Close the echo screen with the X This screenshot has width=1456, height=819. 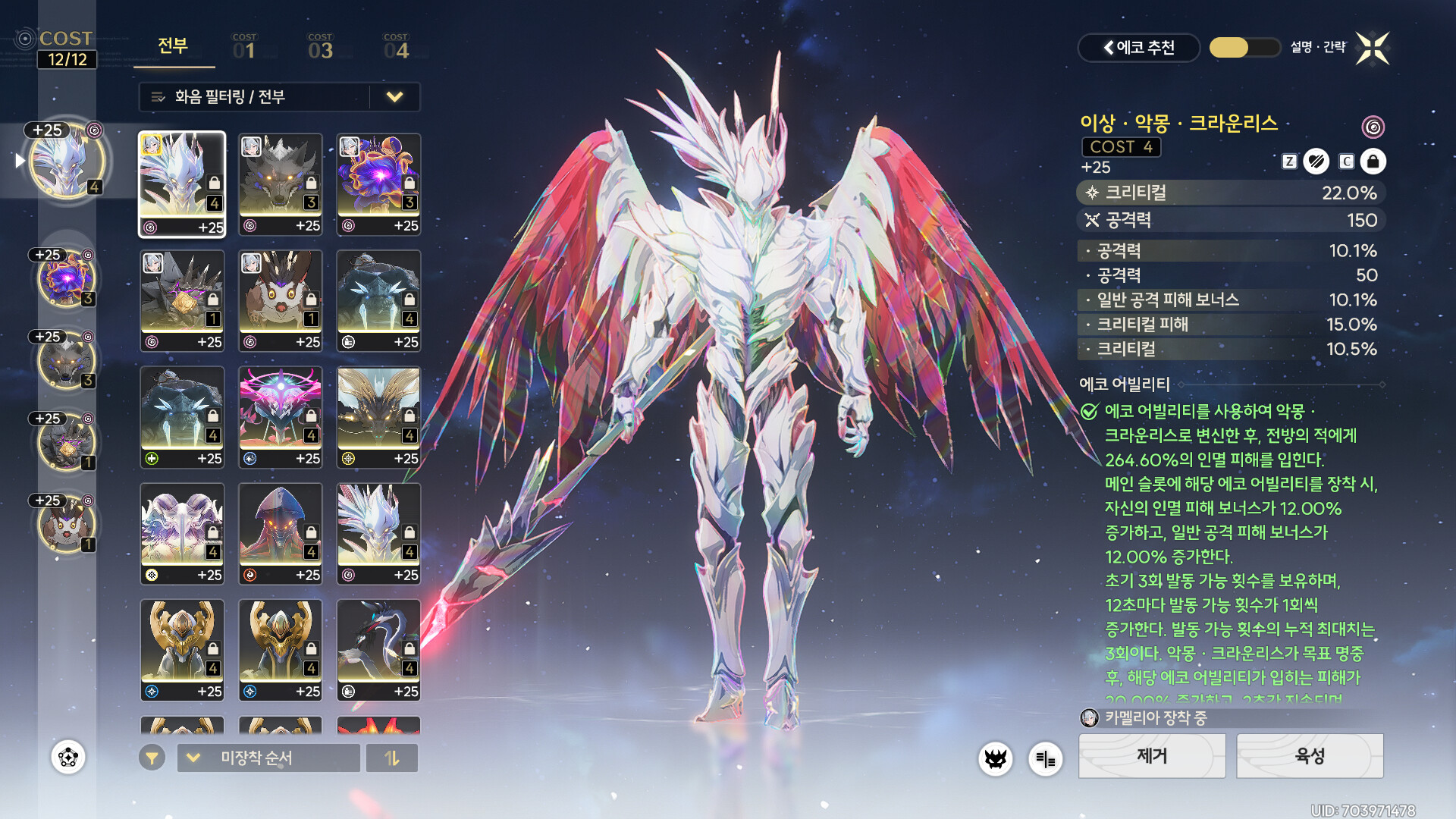(x=1373, y=49)
